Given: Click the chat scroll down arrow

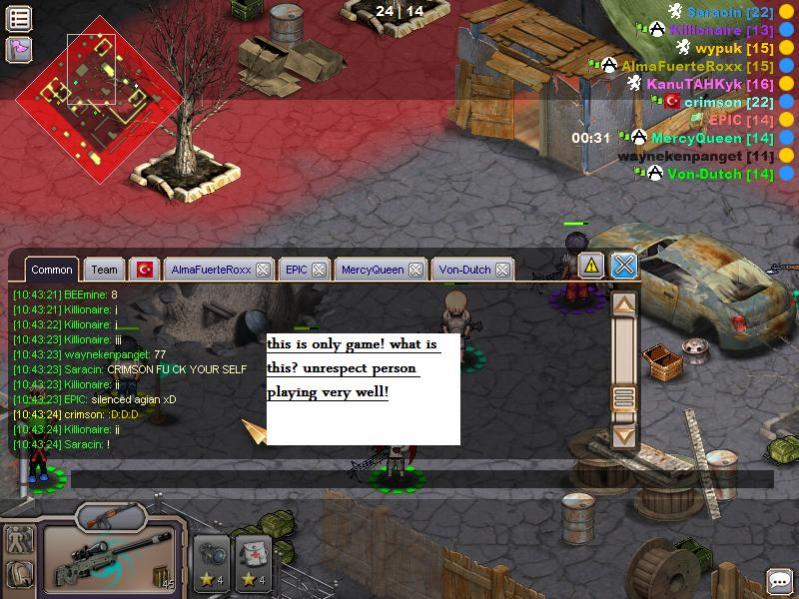Looking at the screenshot, I should pos(624,435).
